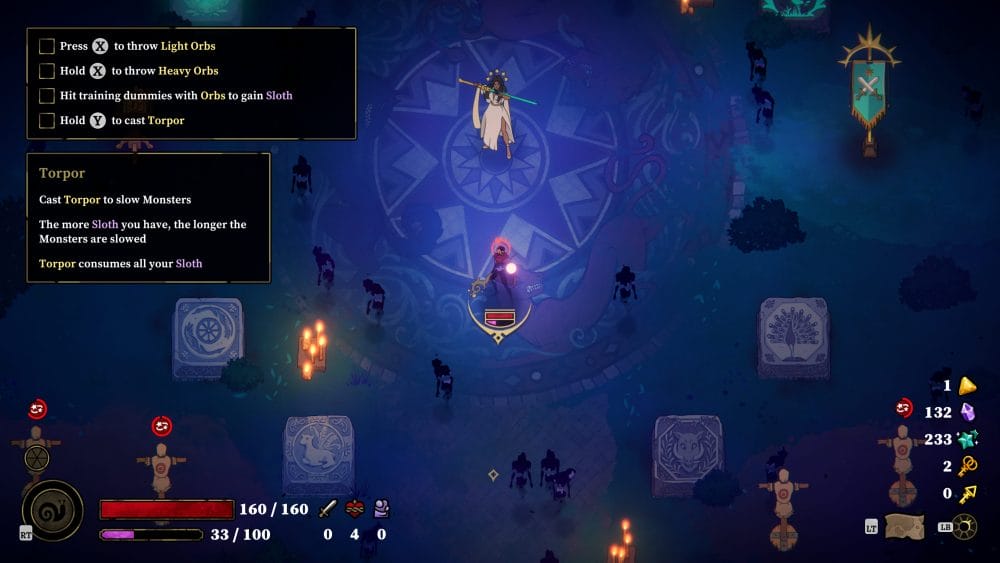Select the teal sparkle star currency icon
1000x563 pixels.
point(967,439)
